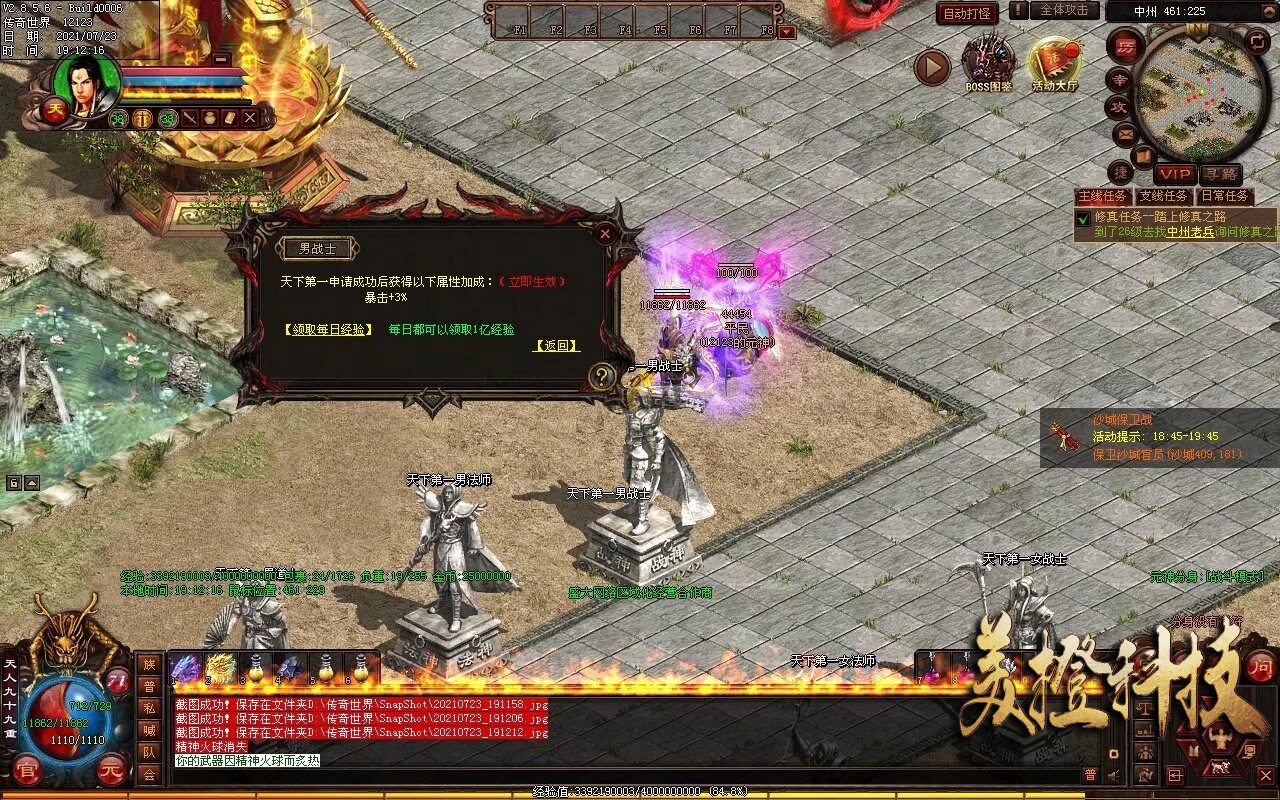Toggle 自动打怪 auto-hunt mode
The width and height of the screenshot is (1280, 800).
(966, 12)
